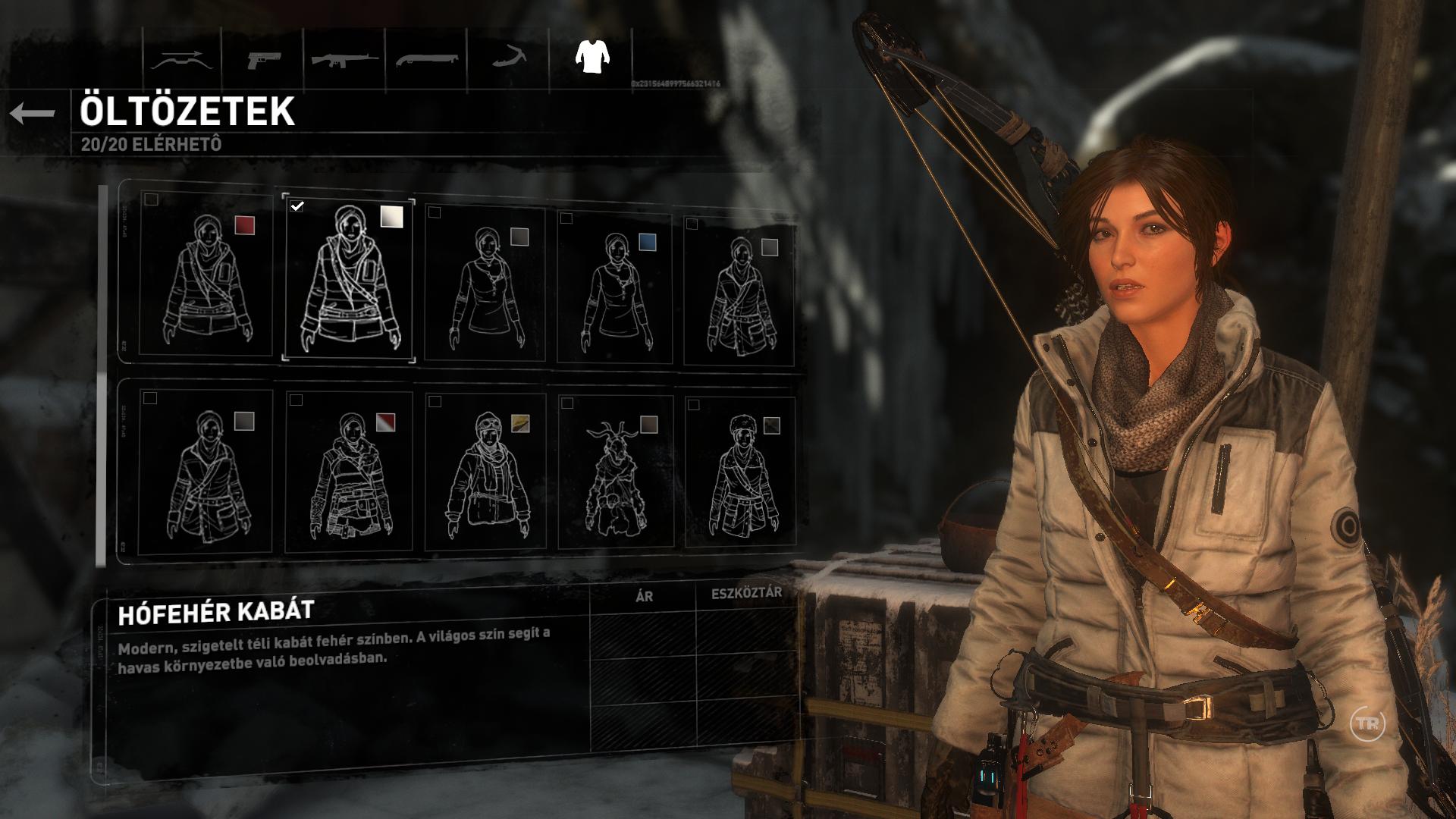Open the pistol tab
Screen dimensions: 1456x819
(x=263, y=58)
